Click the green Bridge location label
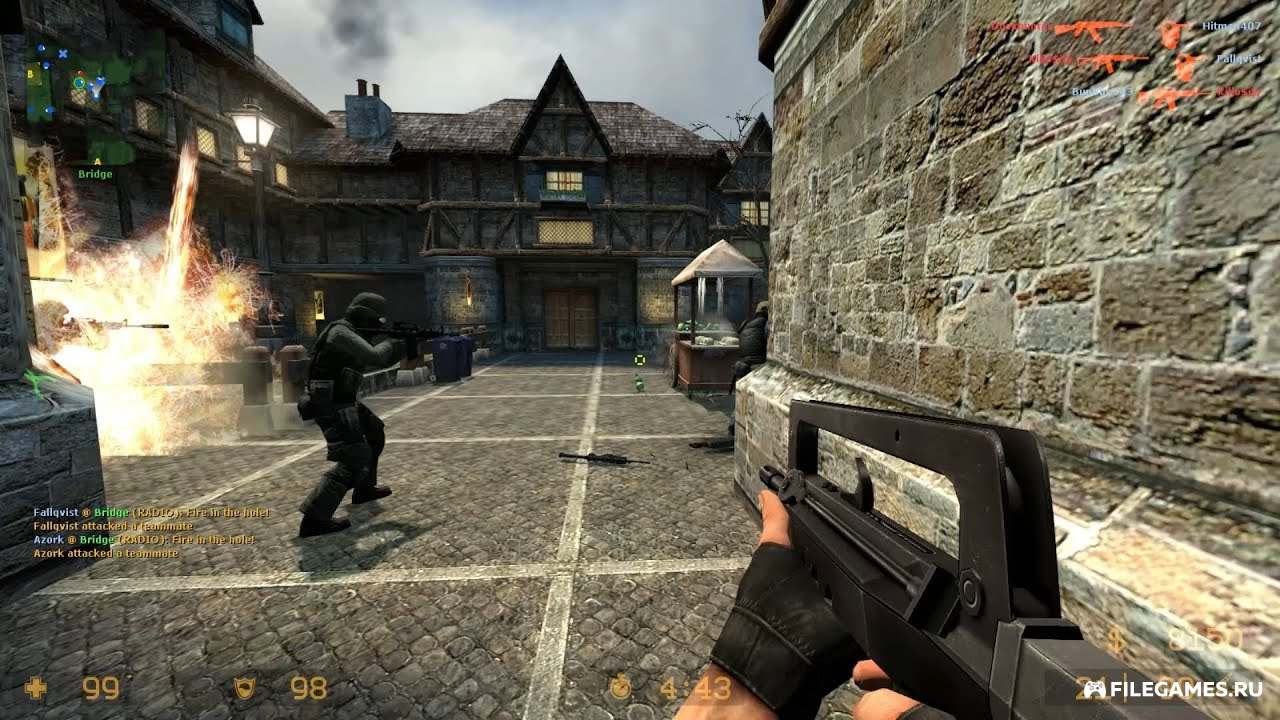Viewport: 1280px width, 720px height. 95,174
